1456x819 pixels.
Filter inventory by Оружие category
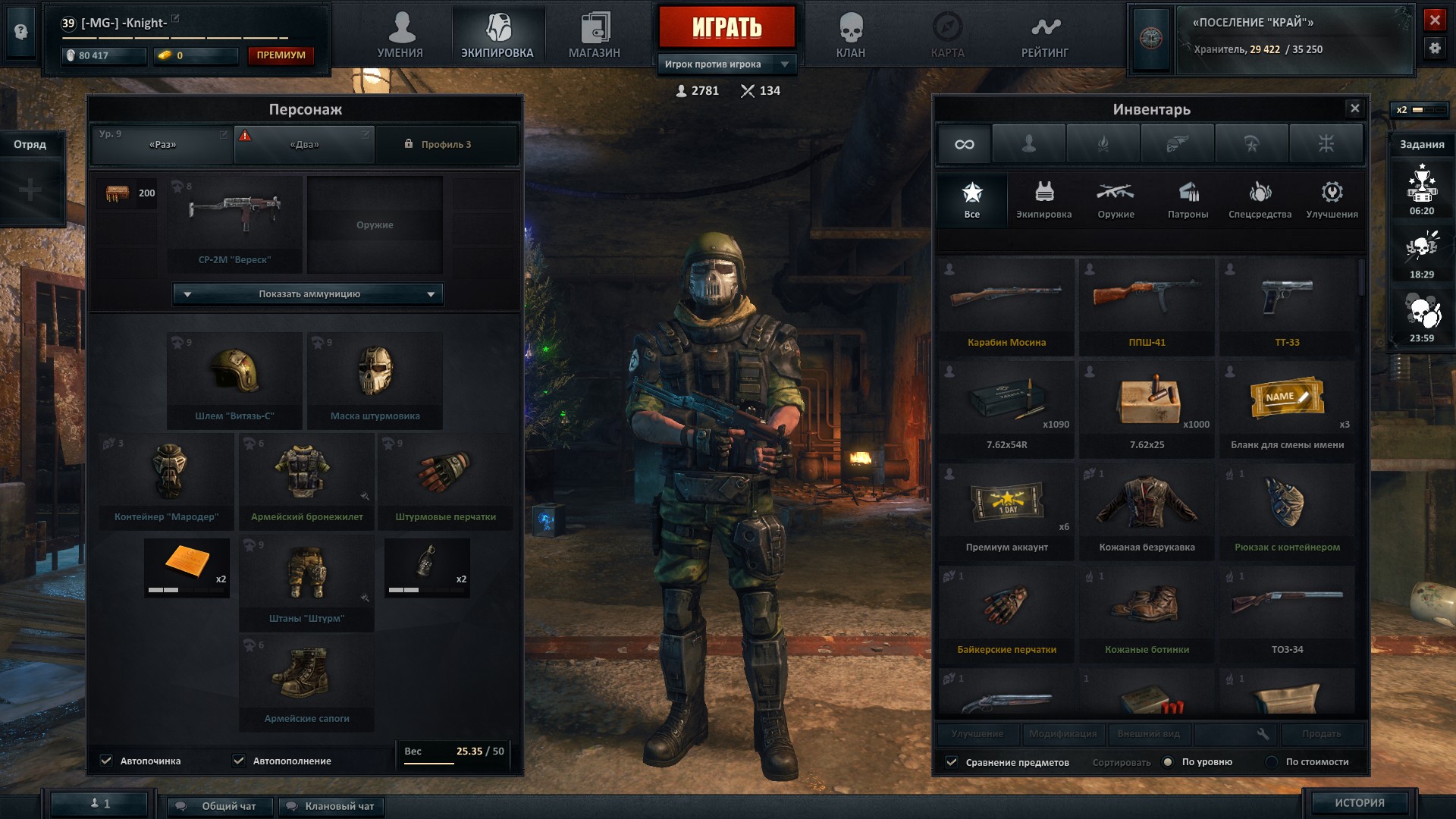pyautogui.click(x=1116, y=200)
